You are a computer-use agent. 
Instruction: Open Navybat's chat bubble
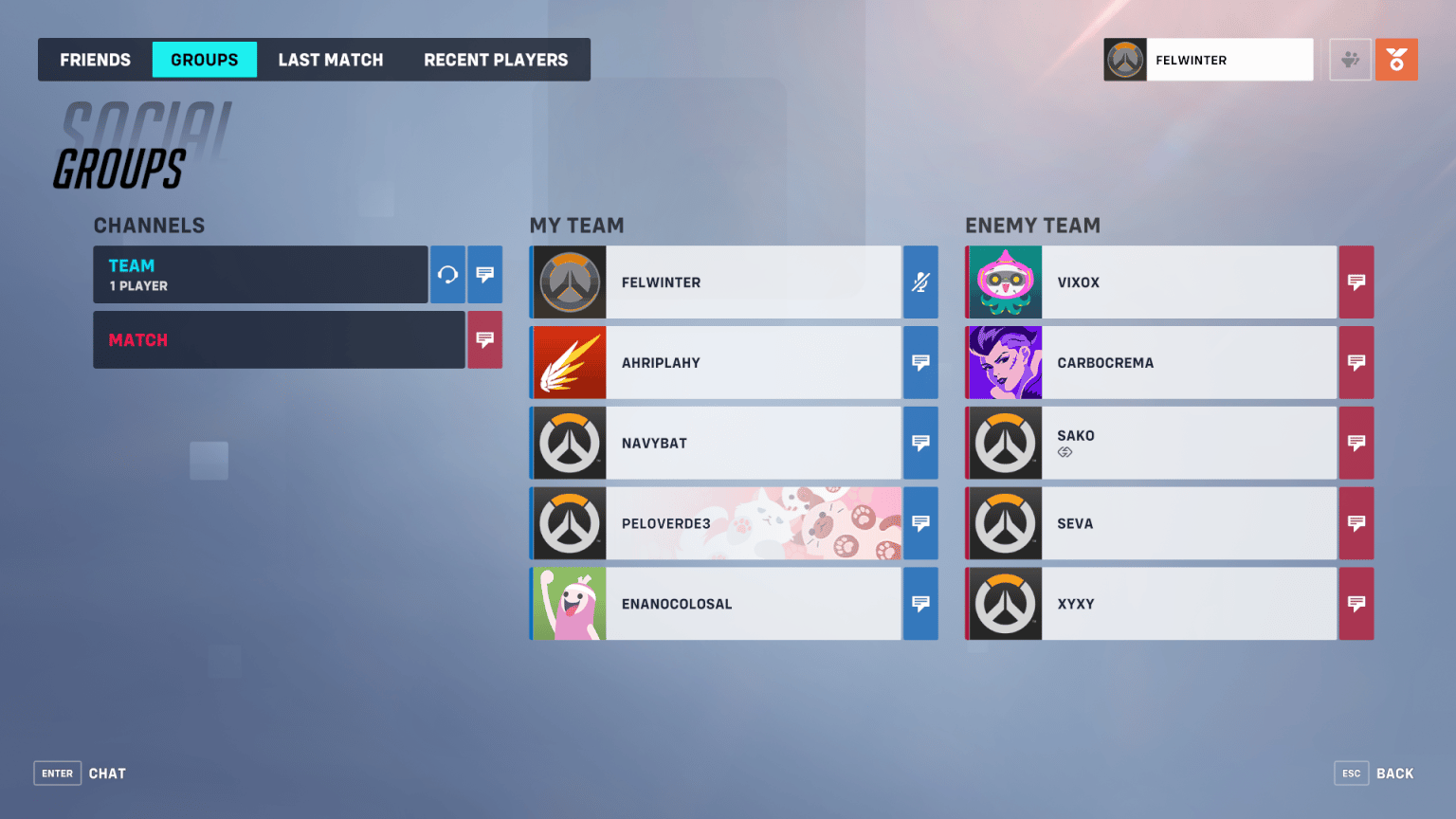(x=919, y=443)
